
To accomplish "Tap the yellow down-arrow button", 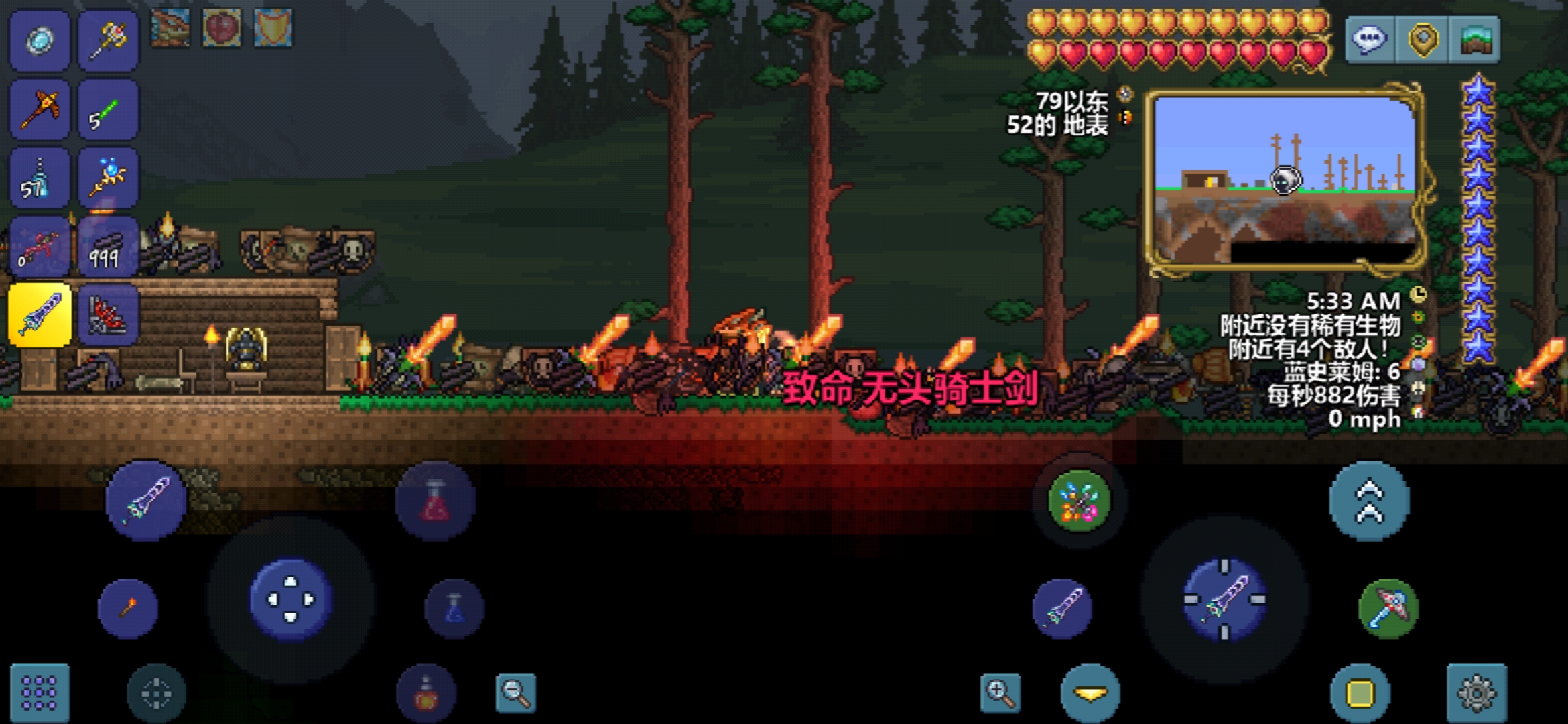I will (x=1090, y=692).
